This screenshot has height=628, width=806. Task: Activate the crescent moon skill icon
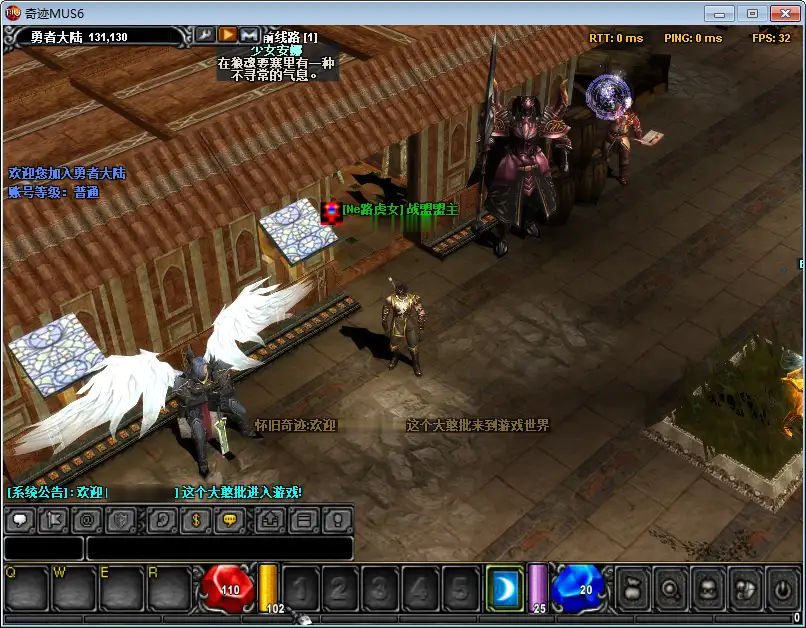tap(504, 587)
